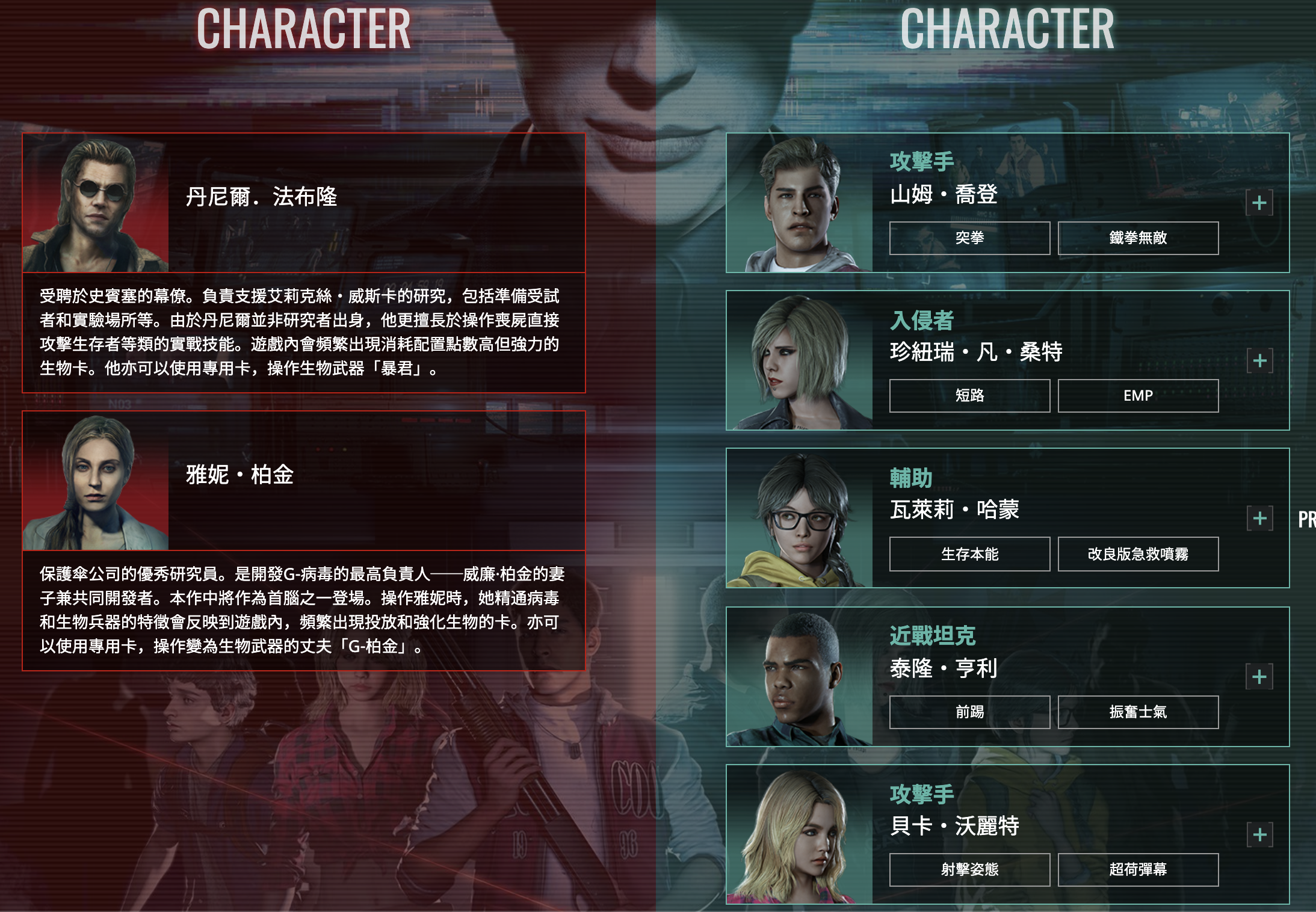
Task: Click 瓦萊莉・哈蒙's portrait with glasses
Action: 800,519
